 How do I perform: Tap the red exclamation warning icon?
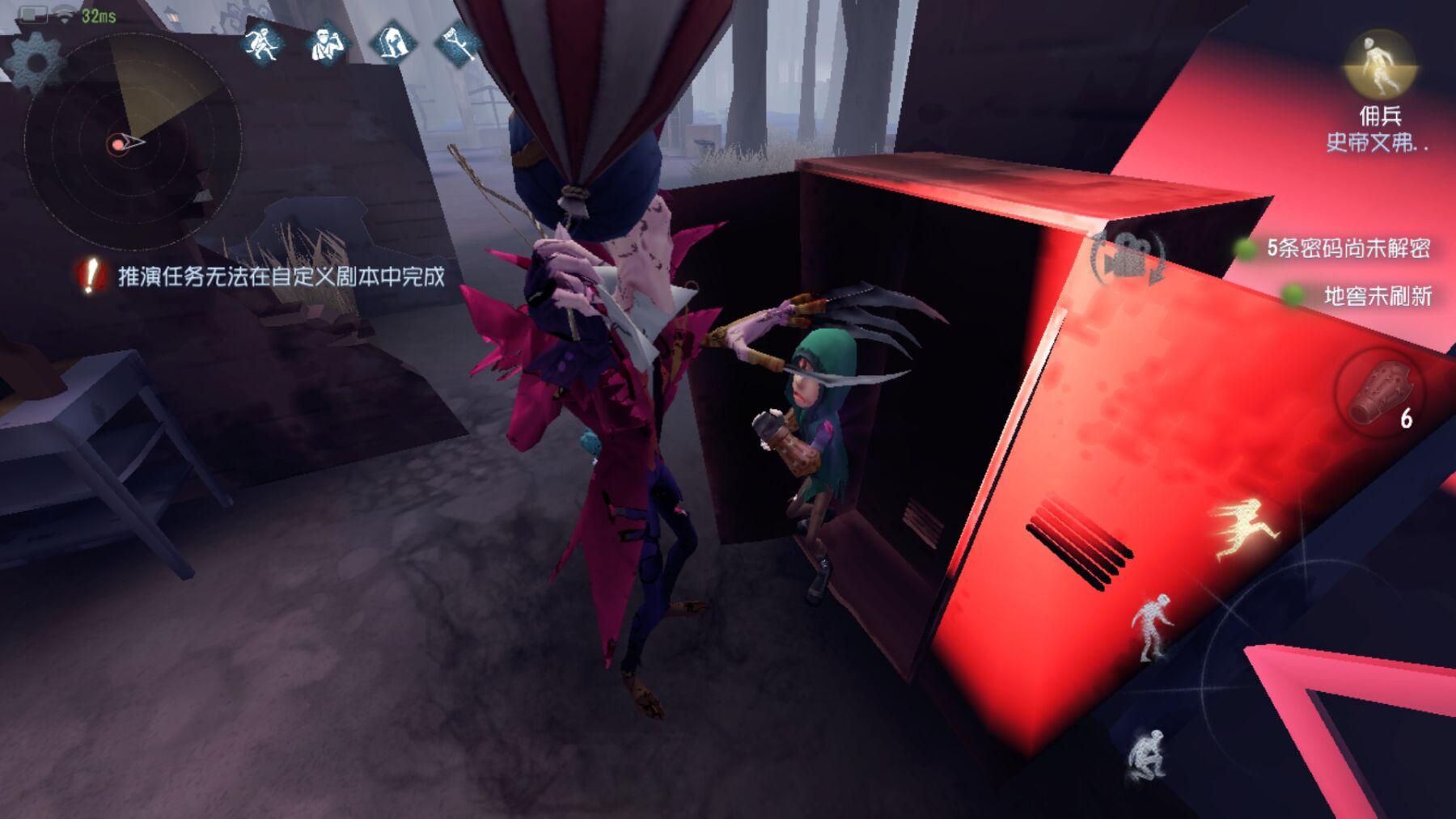pos(91,276)
